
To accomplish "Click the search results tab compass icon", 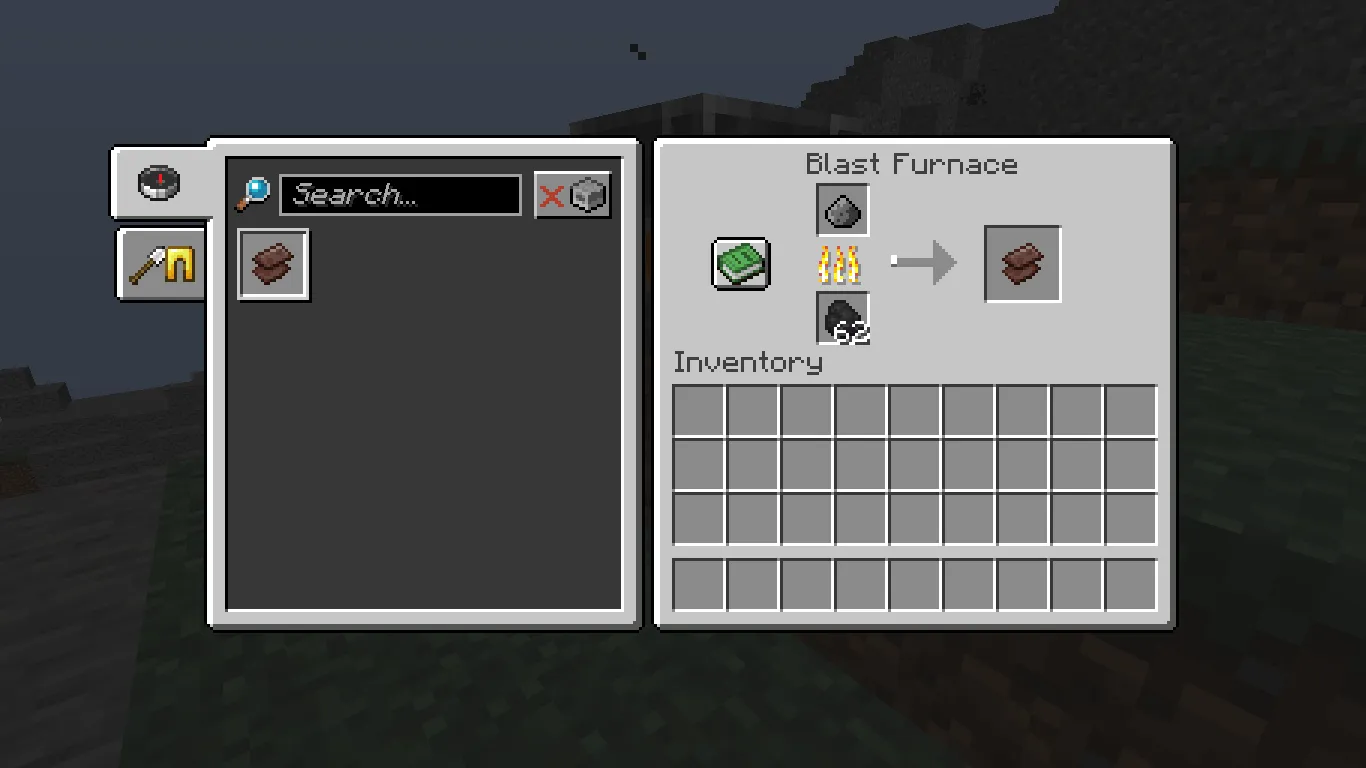I will click(160, 182).
